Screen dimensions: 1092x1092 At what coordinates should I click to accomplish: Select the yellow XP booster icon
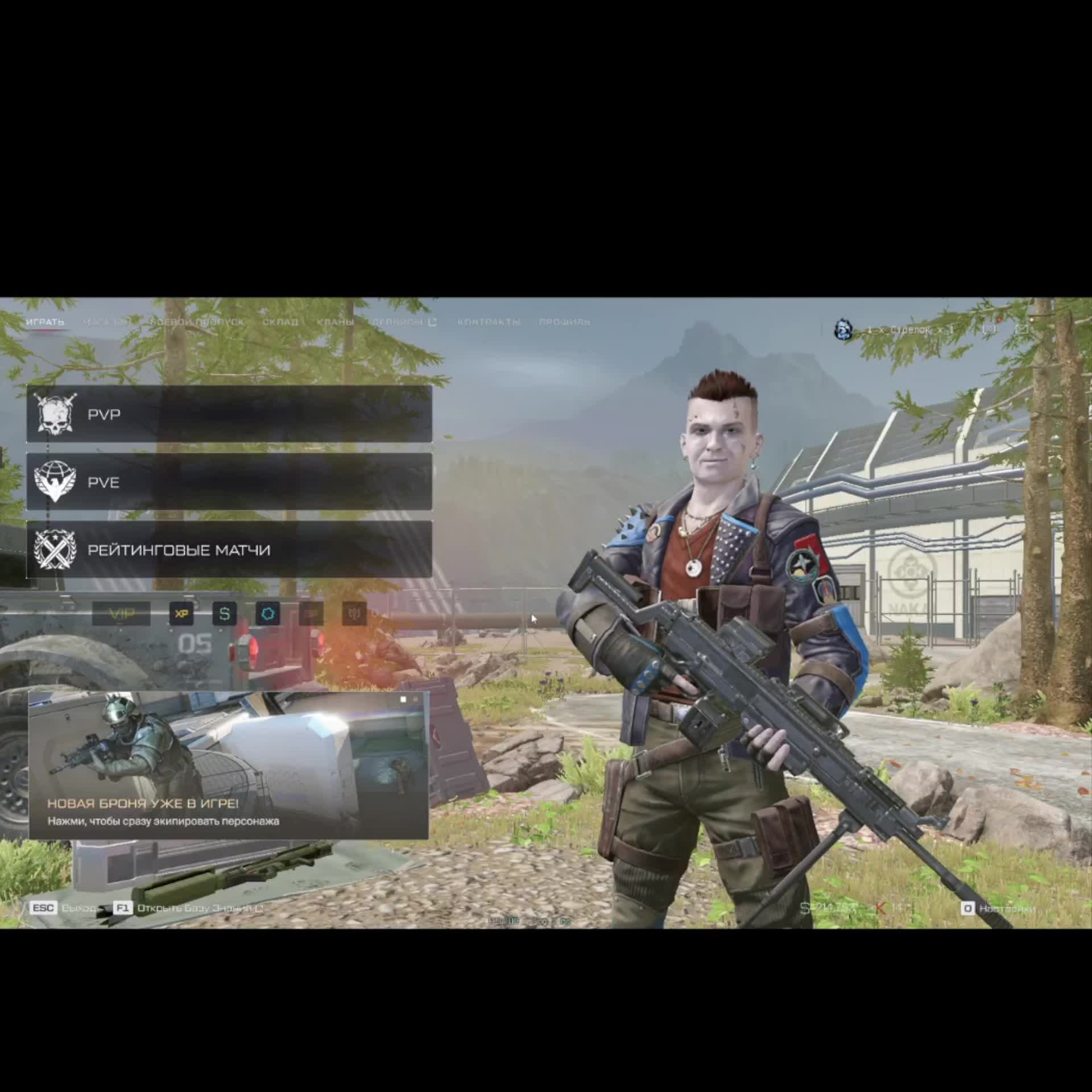tap(181, 614)
